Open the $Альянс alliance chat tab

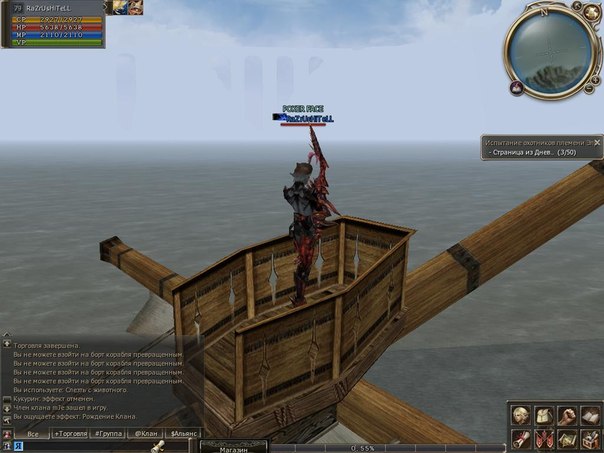tap(185, 434)
